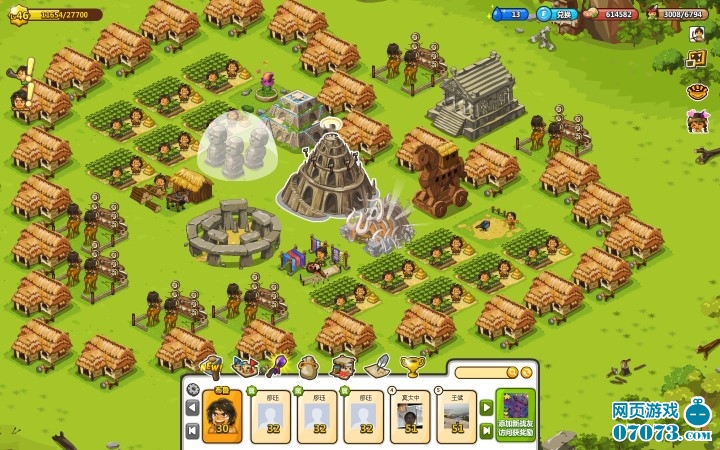This screenshot has height=450, width=720.
Task: Open the feather quill and paper icon
Action: click(377, 366)
